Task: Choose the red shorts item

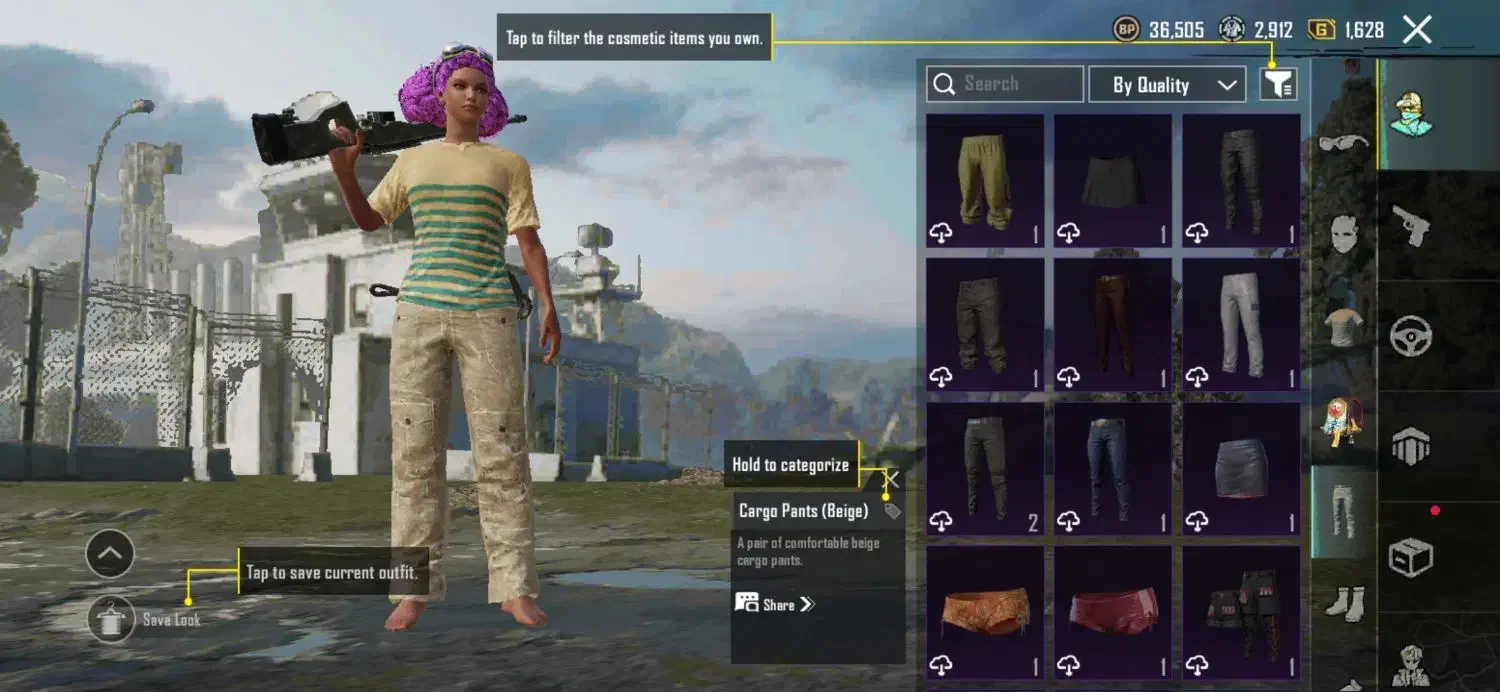Action: click(1113, 612)
